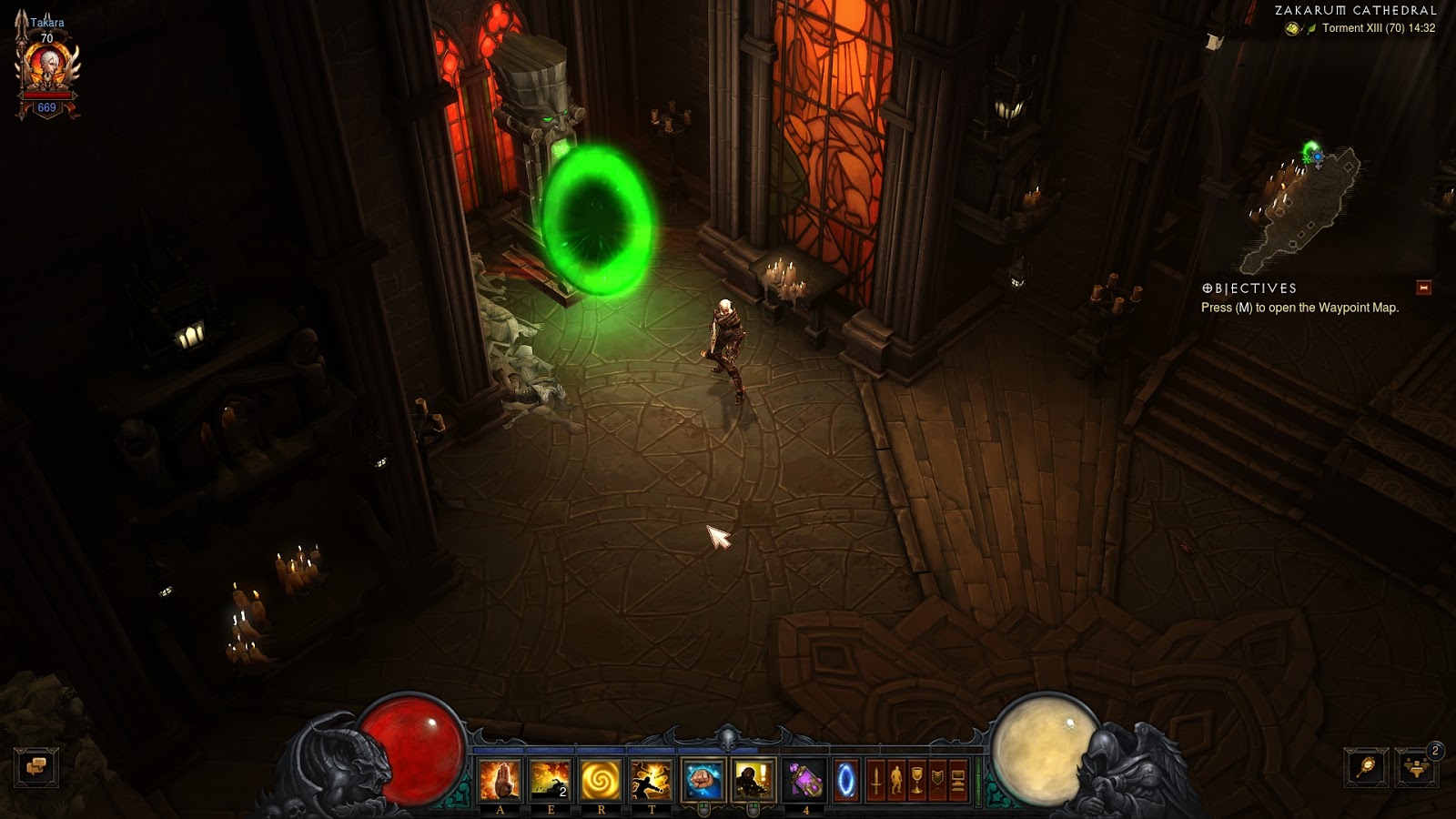Click Takara's character portrait
The image size is (1456, 819).
click(x=46, y=66)
